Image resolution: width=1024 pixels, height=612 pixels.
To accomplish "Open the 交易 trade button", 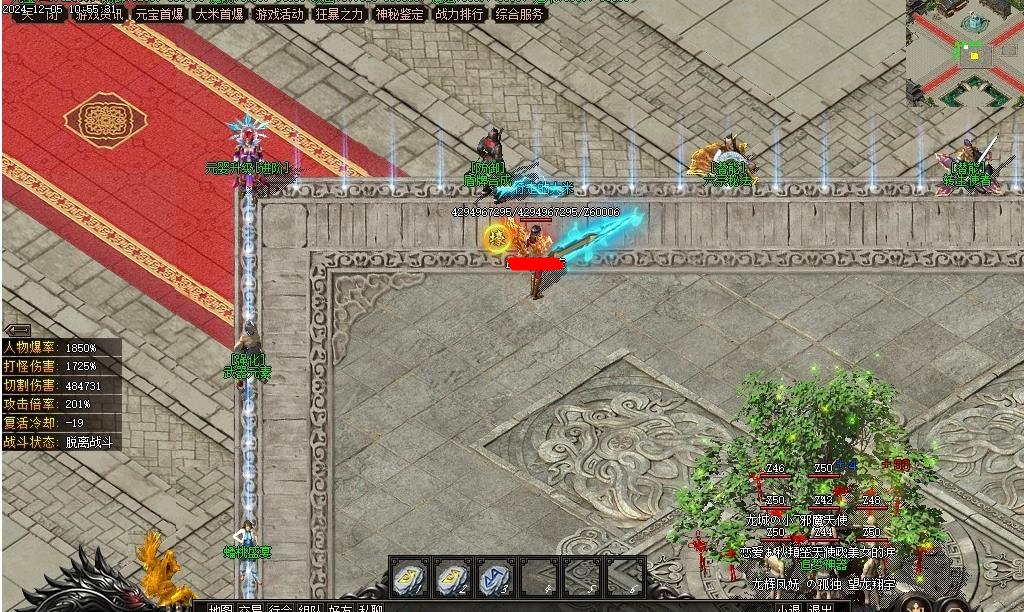I will [x=251, y=606].
